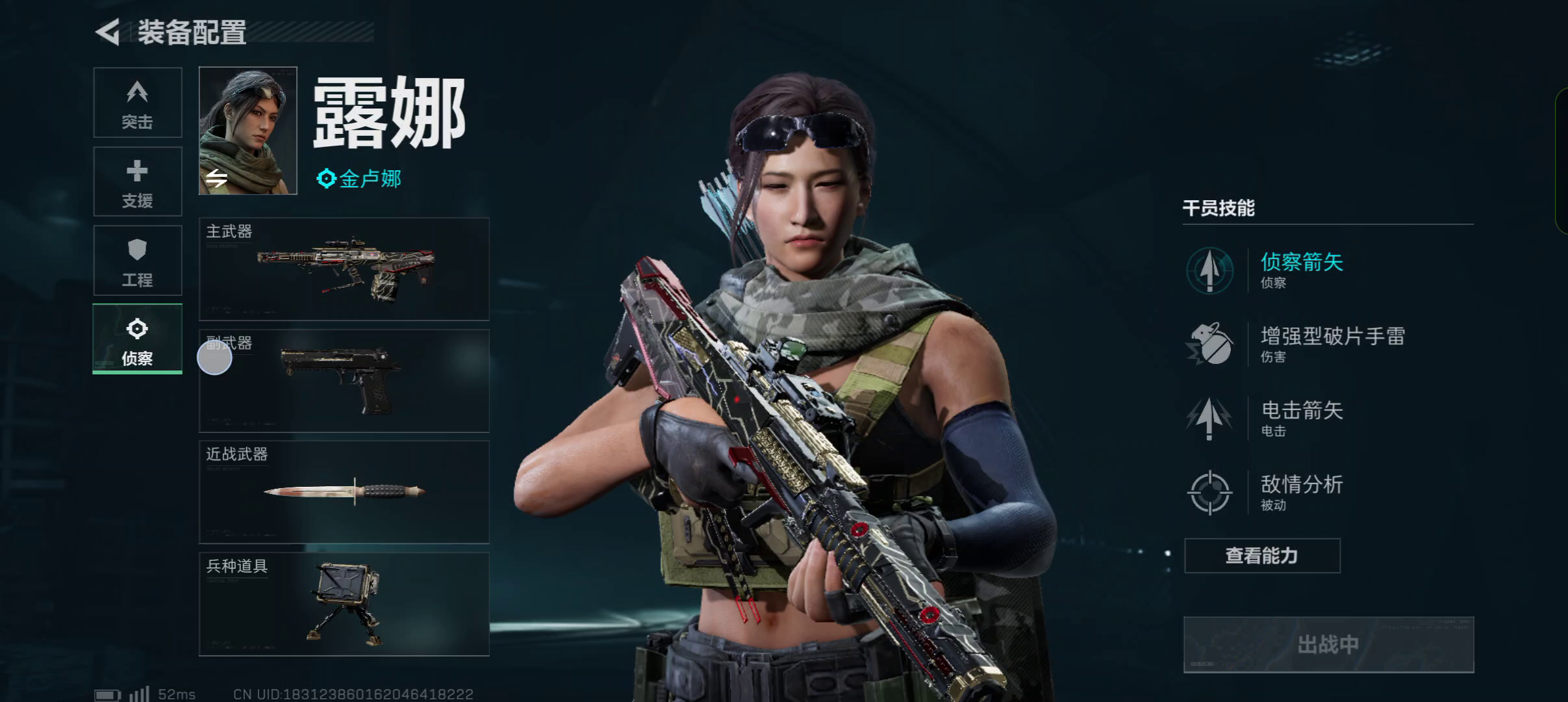Click the 出战中 deploy button
Viewport: 1568px width, 702px height.
coord(1328,645)
